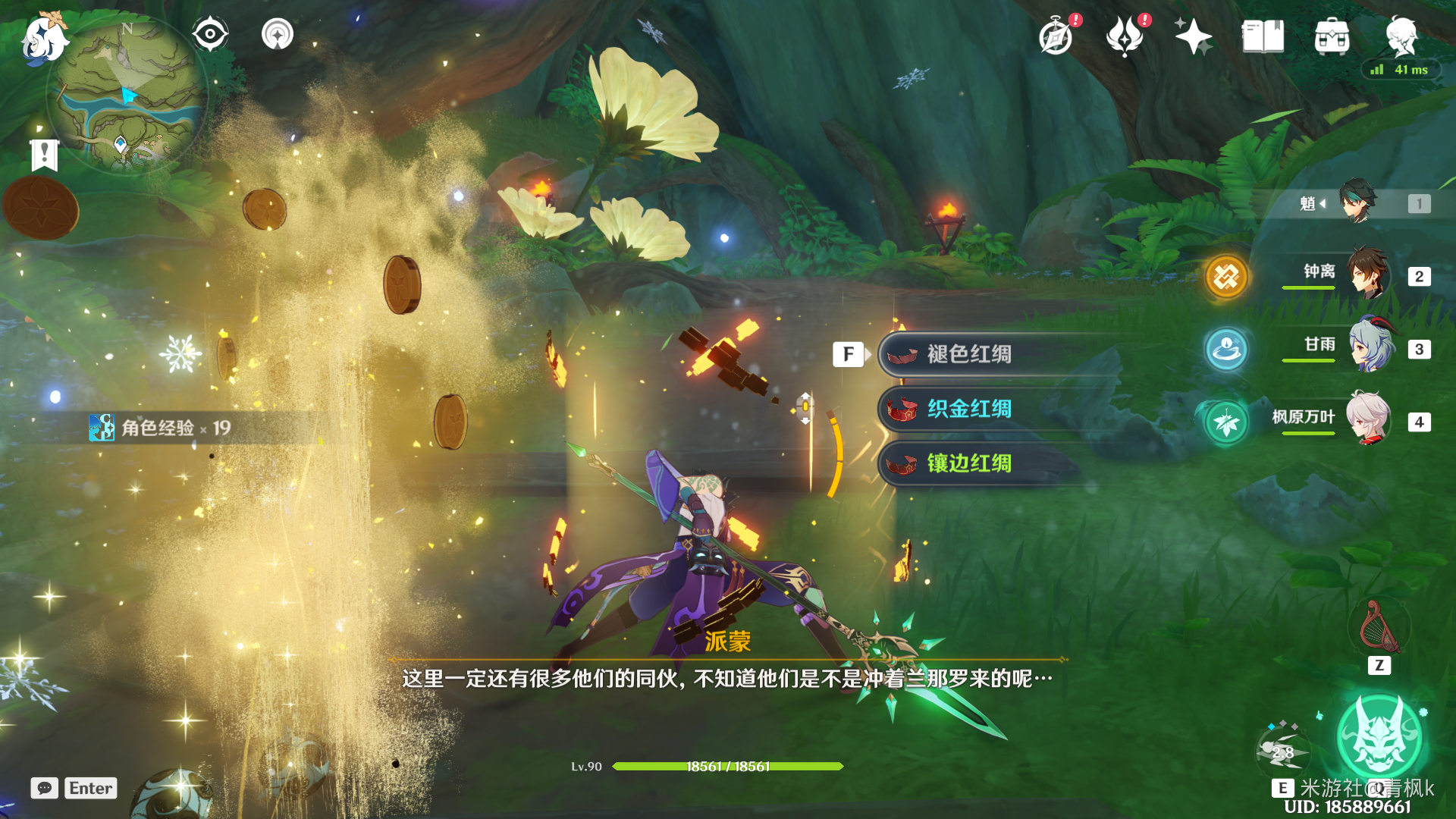
Task: Open the inventory backpack
Action: (1332, 36)
